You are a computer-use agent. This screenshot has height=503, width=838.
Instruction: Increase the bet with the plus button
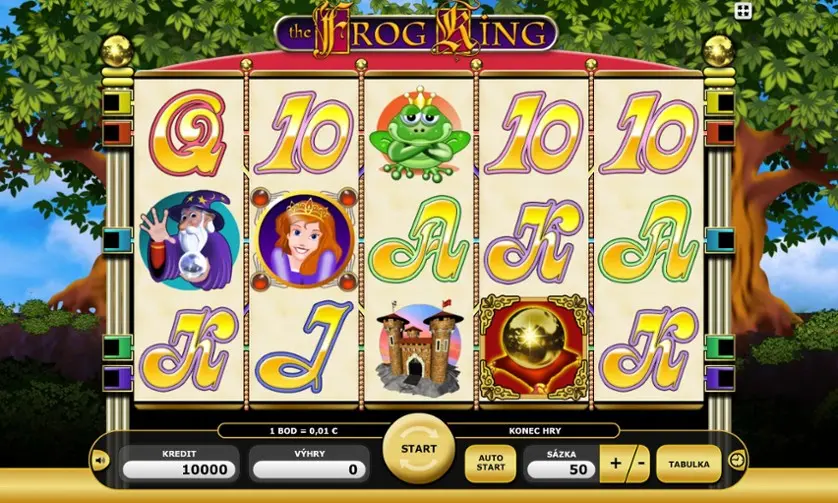[x=614, y=465]
